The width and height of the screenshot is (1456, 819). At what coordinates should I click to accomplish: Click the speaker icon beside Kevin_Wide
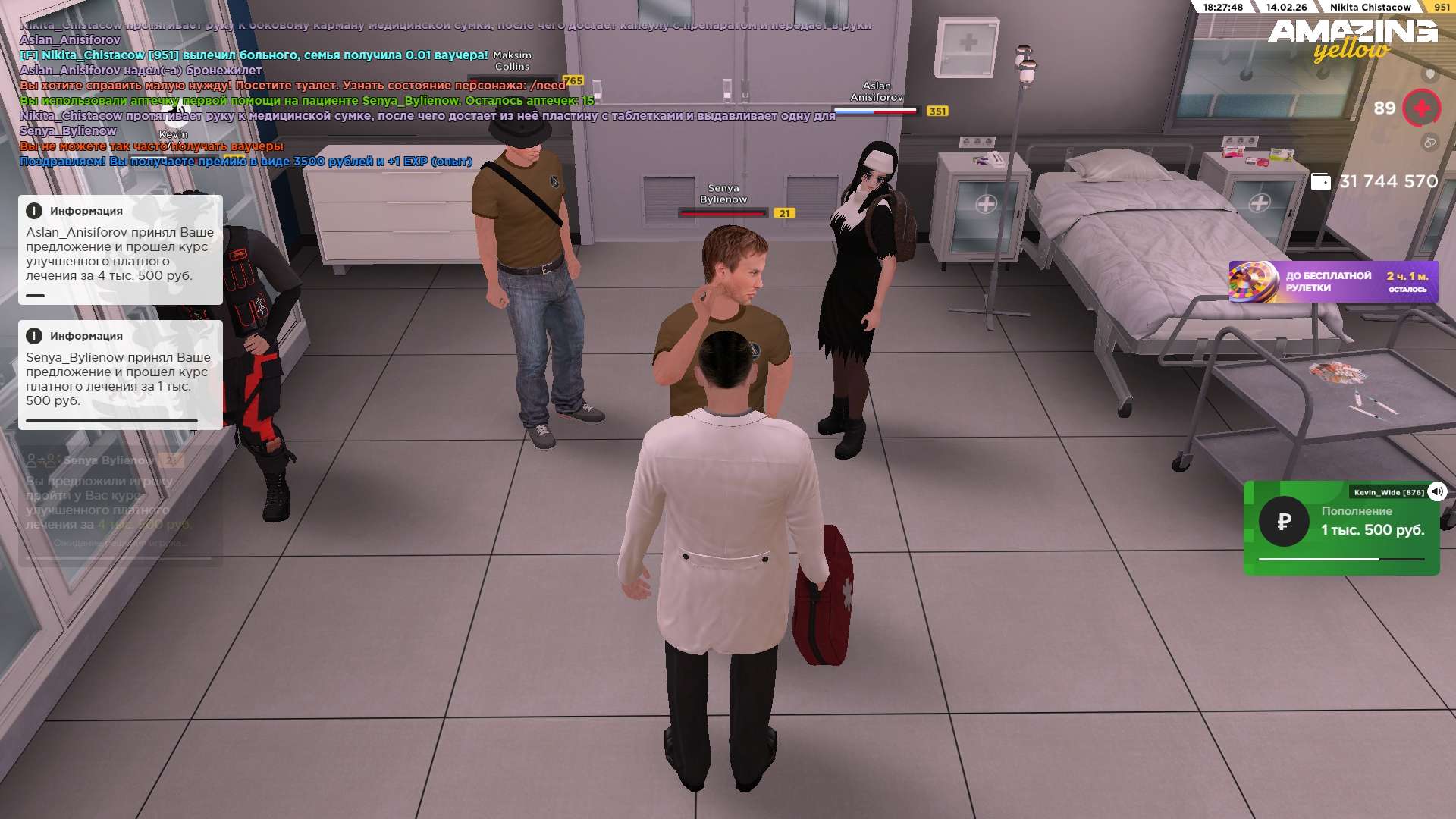(x=1437, y=491)
